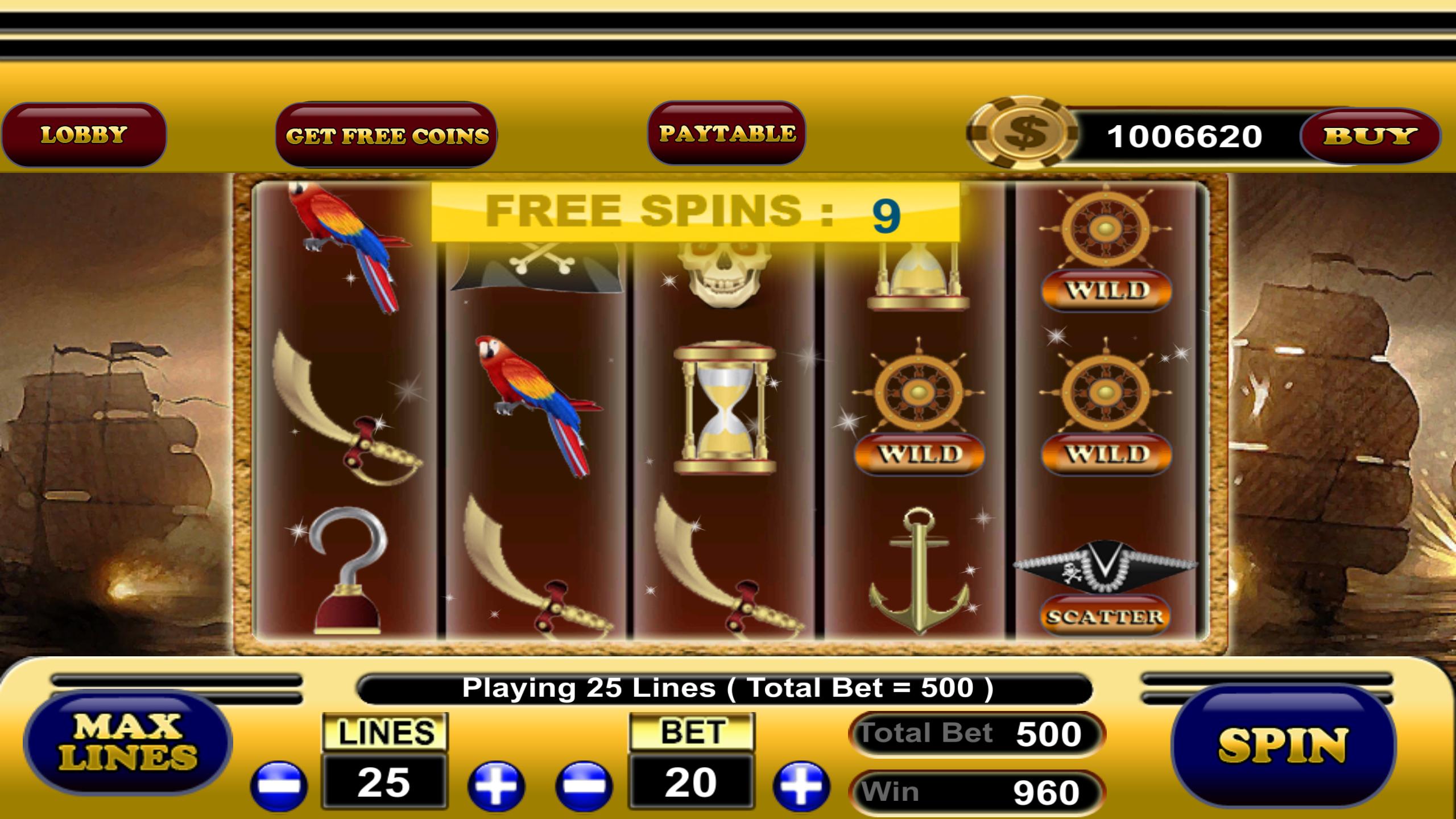Screen dimensions: 1456x819
Task: Open the PAYTABLE screen
Action: pyautogui.click(x=727, y=134)
